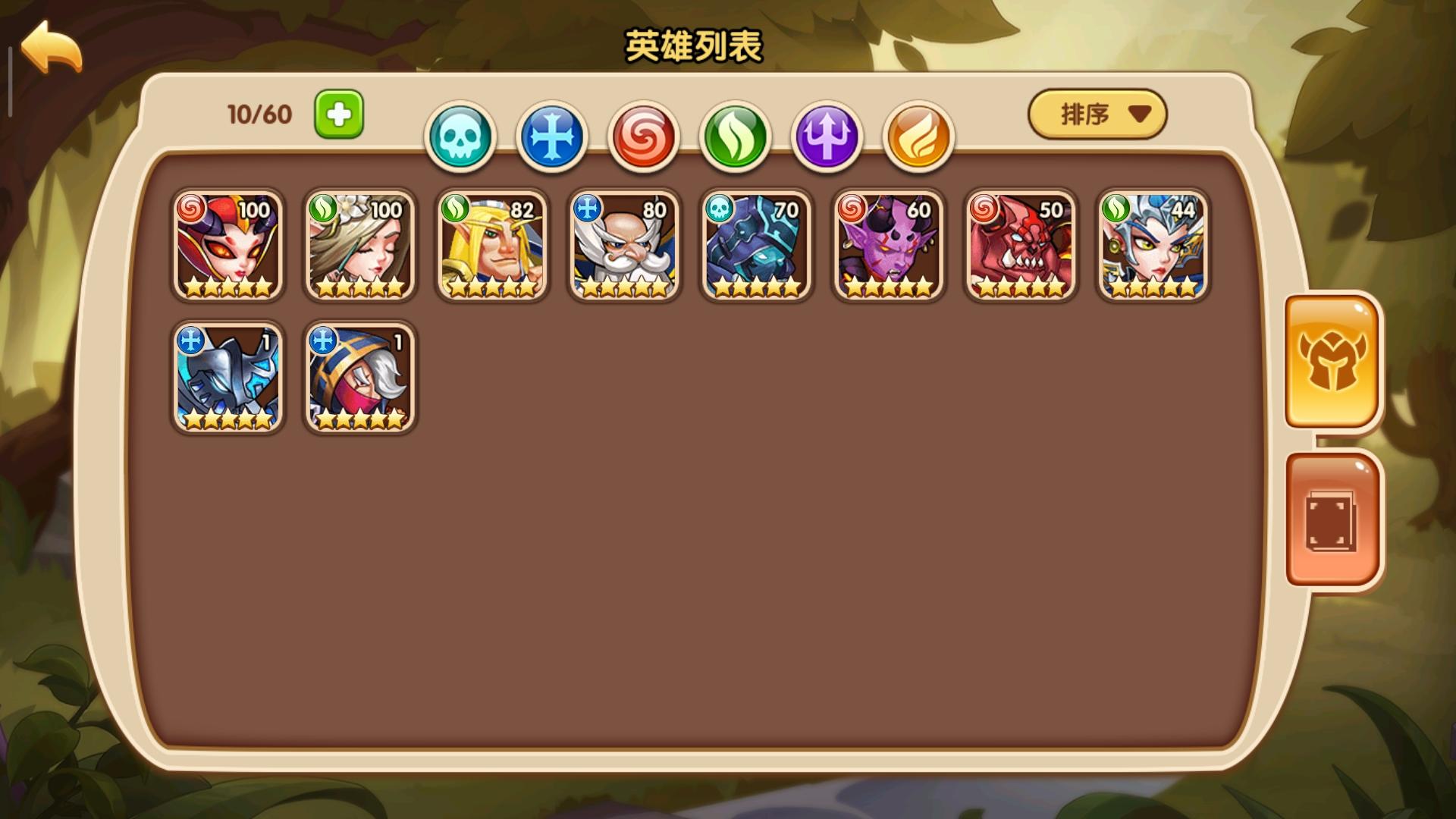Viewport: 1456px width, 819px height.
Task: Click the 排序 dropdown arrow
Action: click(1136, 114)
